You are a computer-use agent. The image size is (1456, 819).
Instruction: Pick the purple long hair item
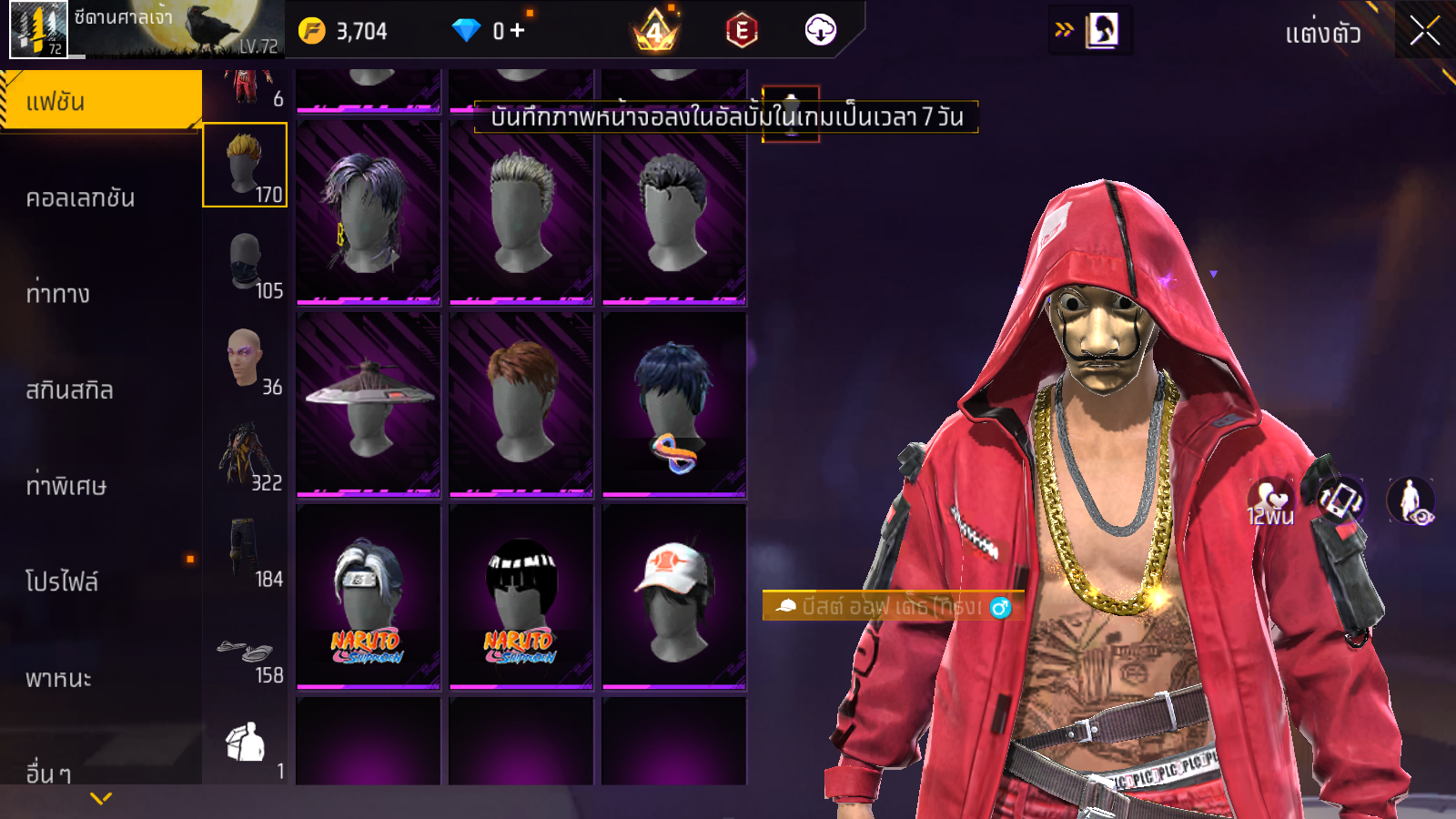[369, 212]
